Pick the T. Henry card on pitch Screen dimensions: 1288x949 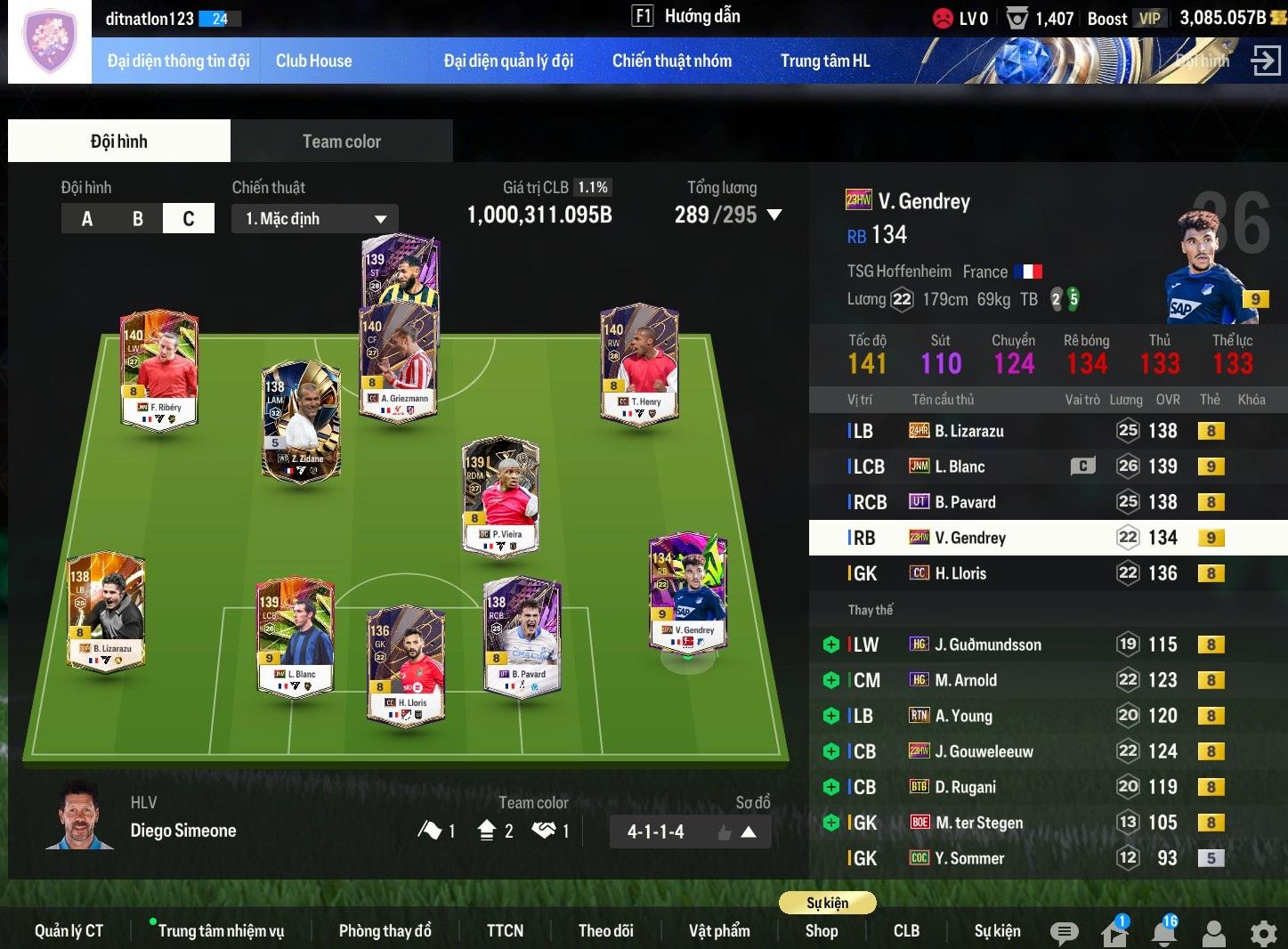(x=639, y=365)
